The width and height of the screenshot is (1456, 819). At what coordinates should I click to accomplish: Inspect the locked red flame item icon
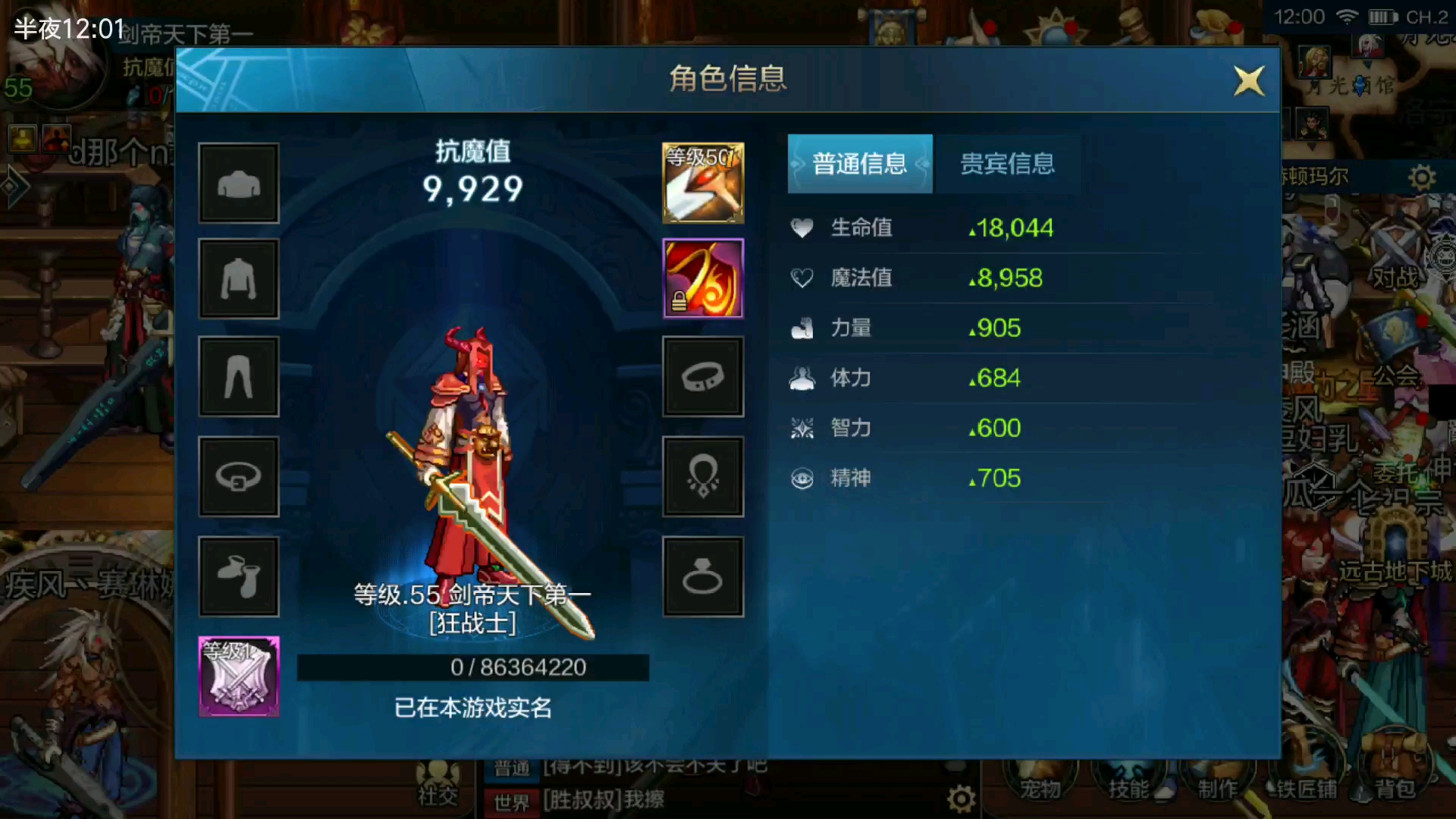tap(703, 278)
